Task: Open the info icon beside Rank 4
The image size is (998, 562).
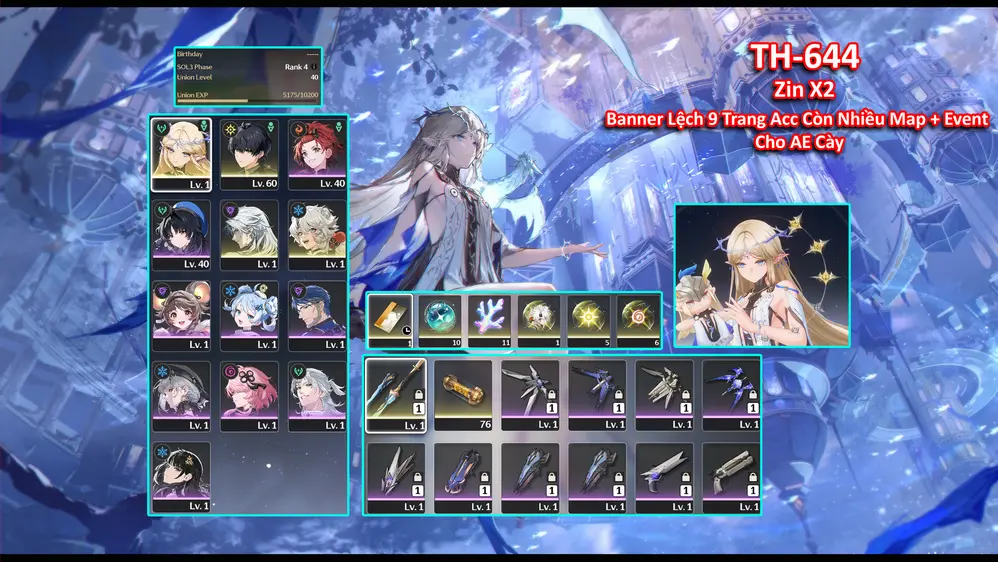Action: pos(315,66)
